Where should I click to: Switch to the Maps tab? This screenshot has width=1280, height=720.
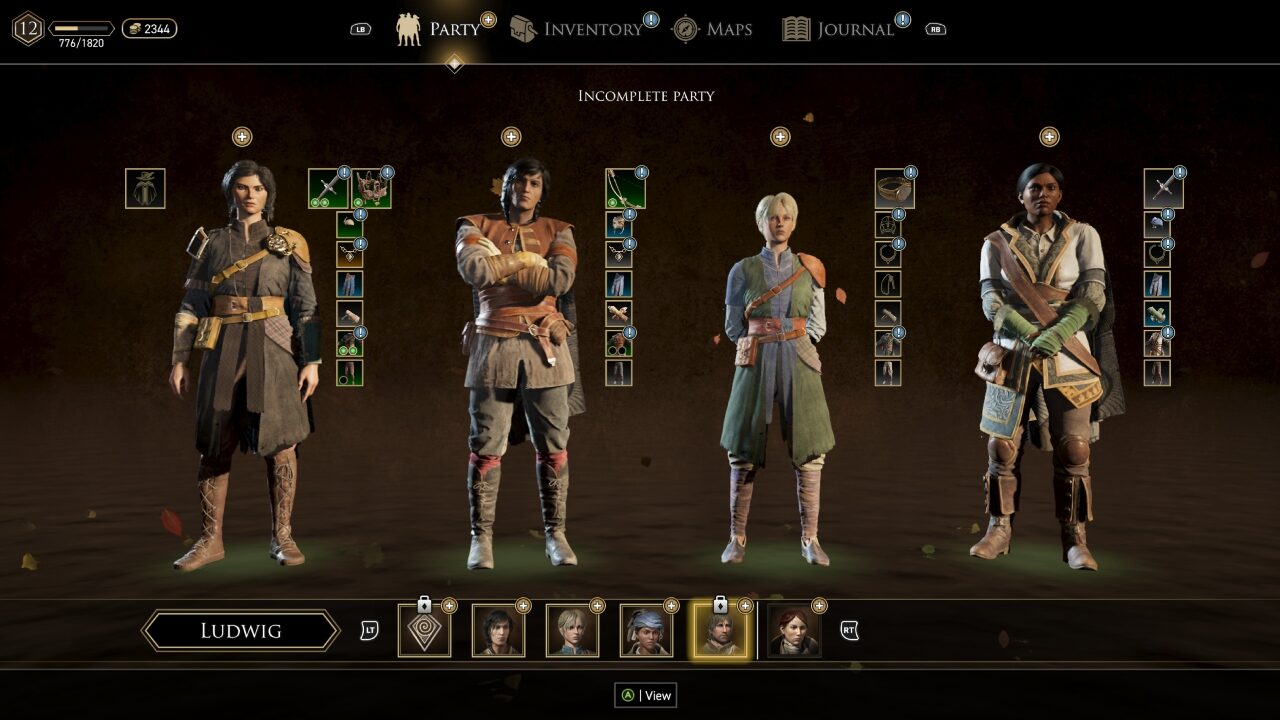712,29
